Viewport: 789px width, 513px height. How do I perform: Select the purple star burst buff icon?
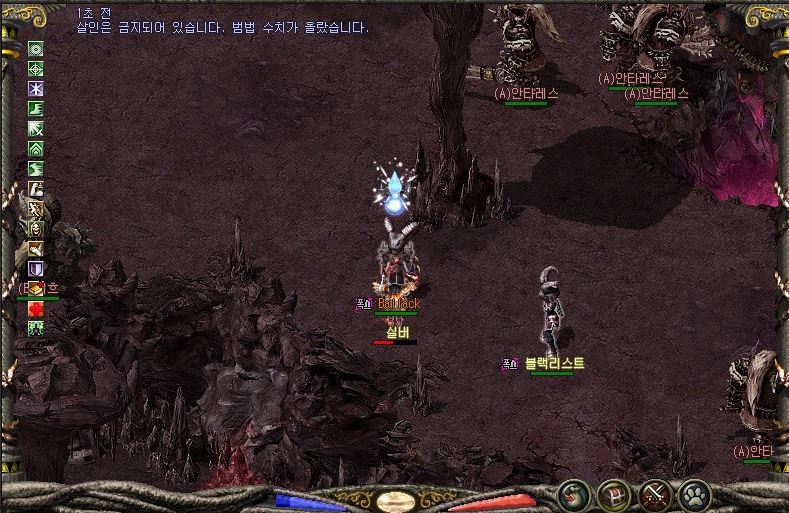[36, 88]
